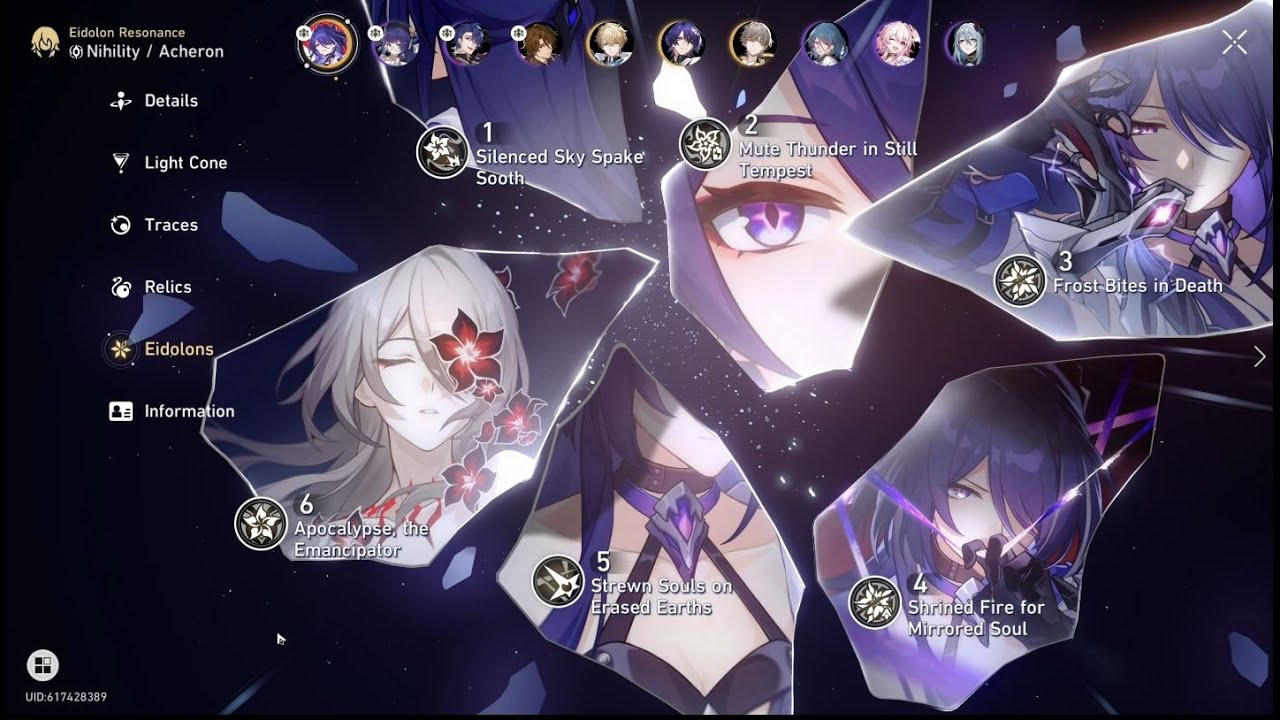This screenshot has width=1280, height=720.
Task: Select the Eidolons star icon in sidebar
Action: (x=120, y=351)
